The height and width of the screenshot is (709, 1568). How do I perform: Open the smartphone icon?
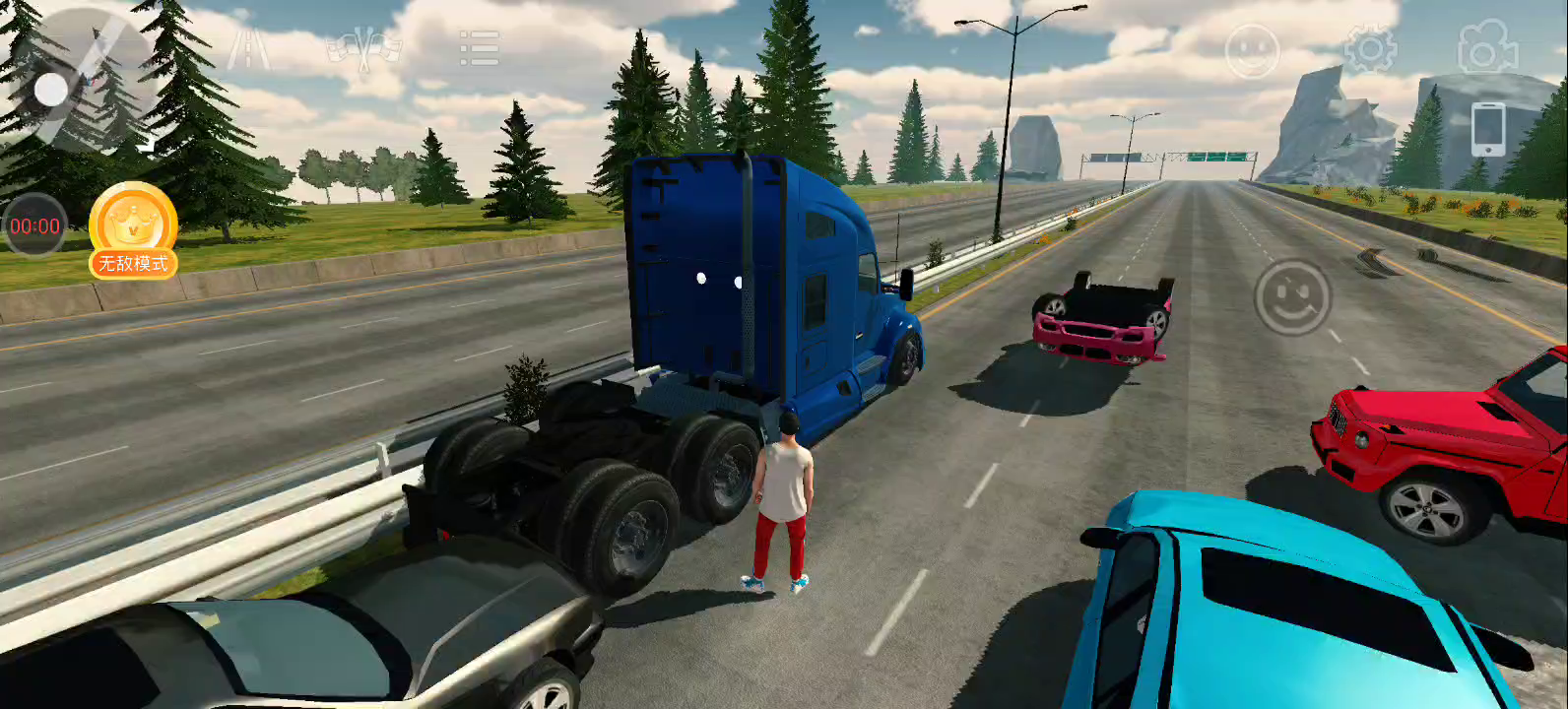pos(1488,129)
